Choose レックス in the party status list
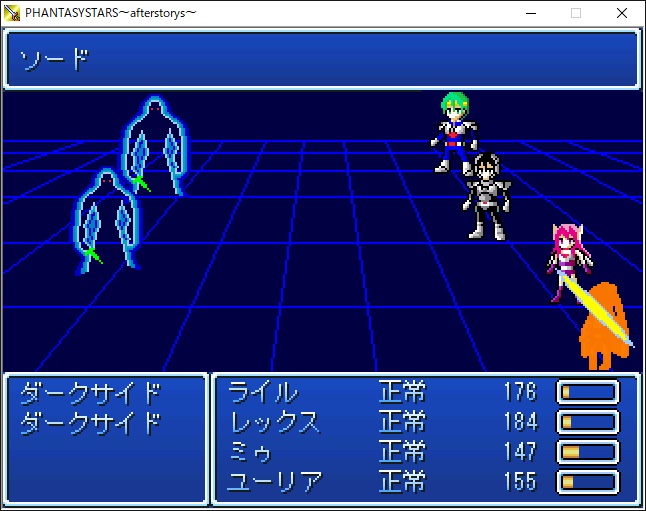This screenshot has width=646, height=511. [x=275, y=421]
